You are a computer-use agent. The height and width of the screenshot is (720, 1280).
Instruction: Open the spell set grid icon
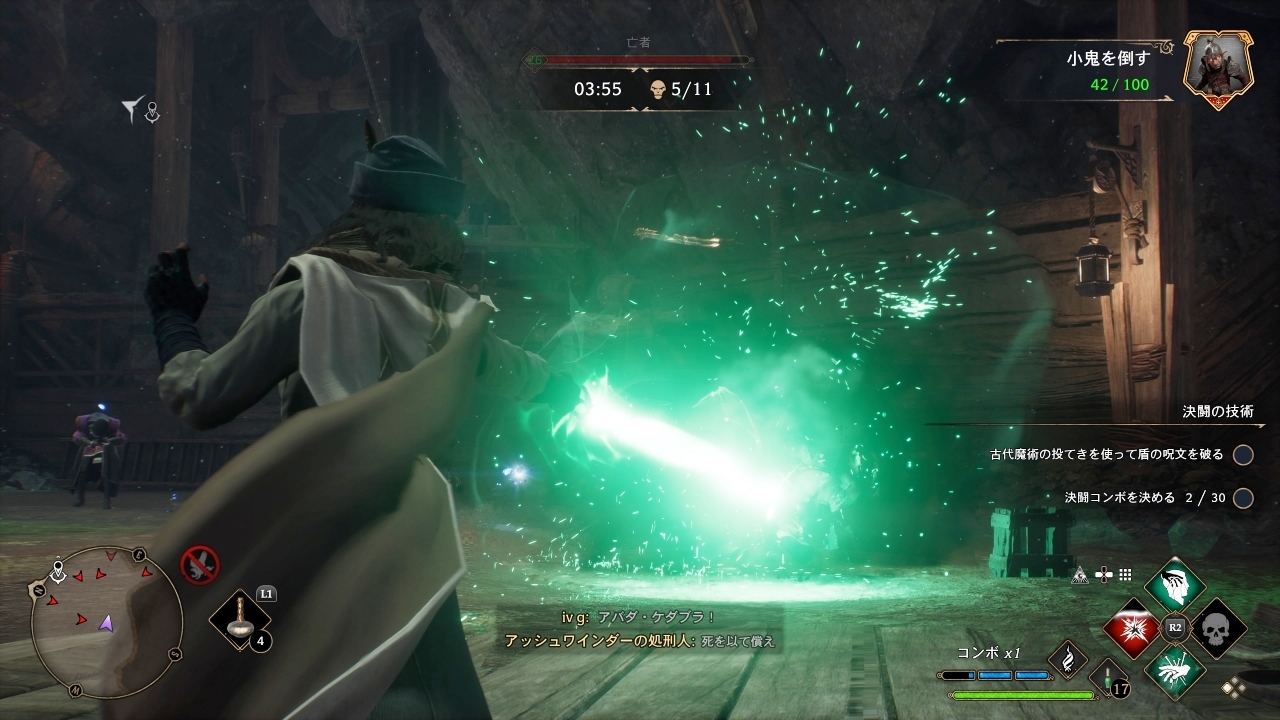(x=1125, y=575)
